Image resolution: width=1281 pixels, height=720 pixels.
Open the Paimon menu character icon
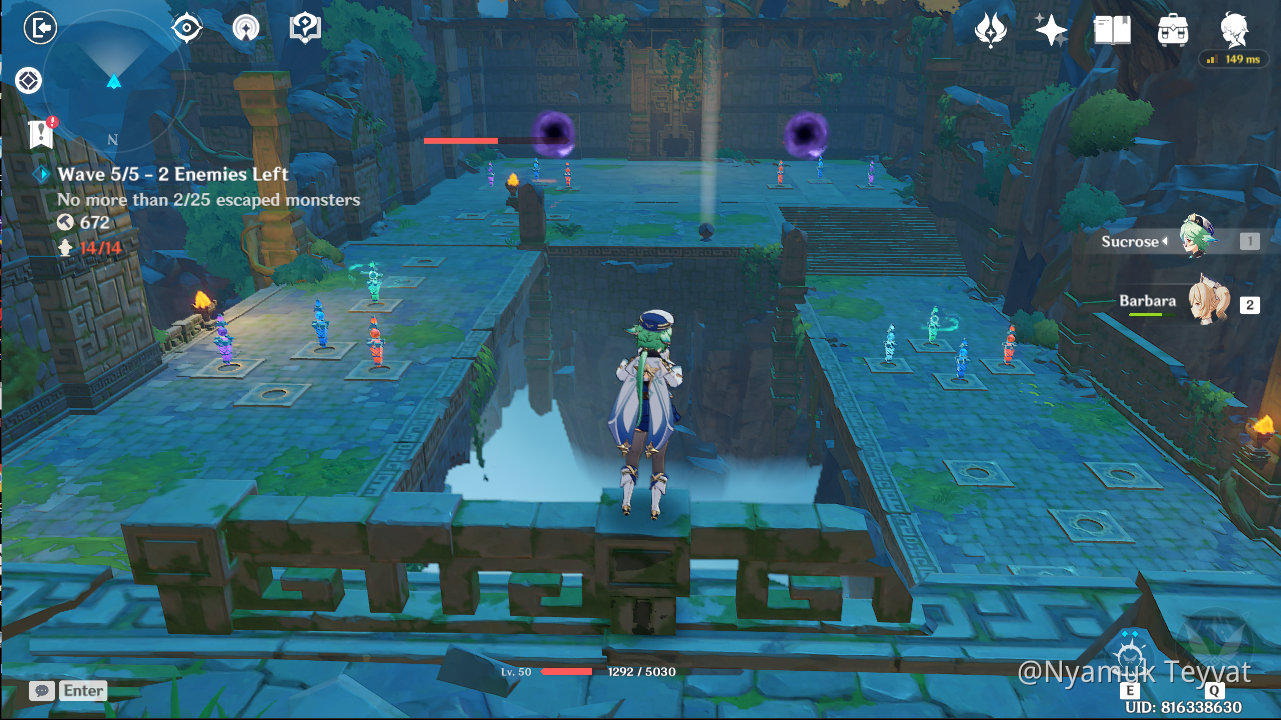pyautogui.click(x=1233, y=29)
